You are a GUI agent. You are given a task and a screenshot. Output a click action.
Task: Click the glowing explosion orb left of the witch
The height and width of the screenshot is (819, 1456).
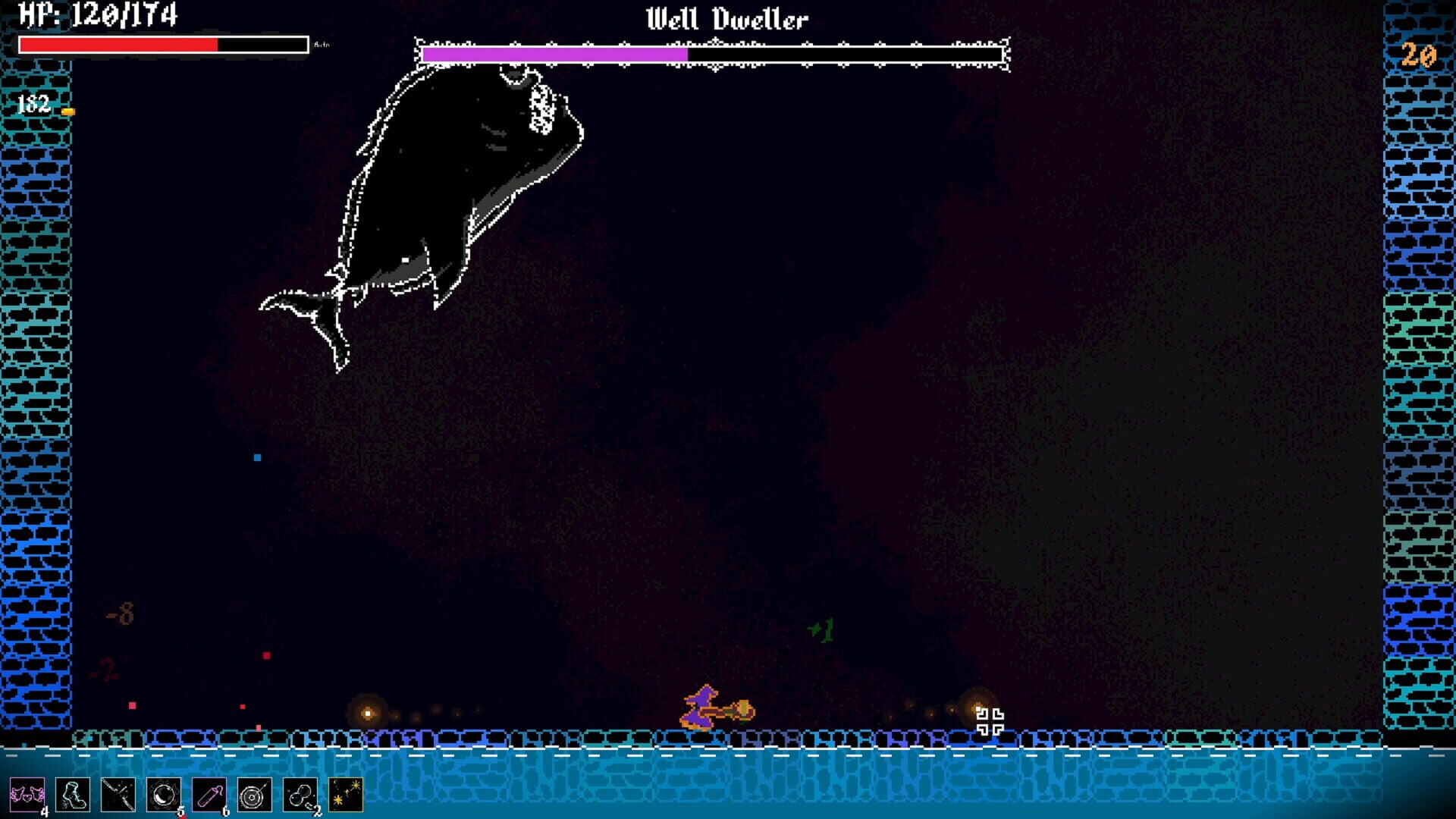(x=367, y=714)
